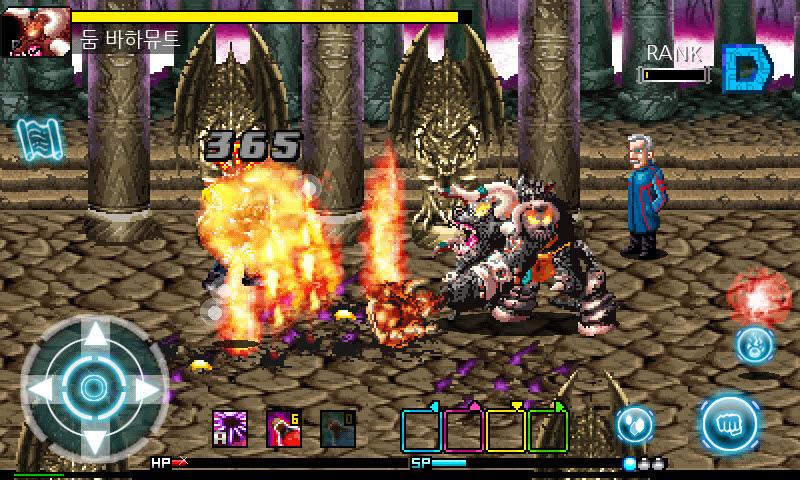800x480 pixels.
Task: Activate the flame skill button
Action: 754,345
